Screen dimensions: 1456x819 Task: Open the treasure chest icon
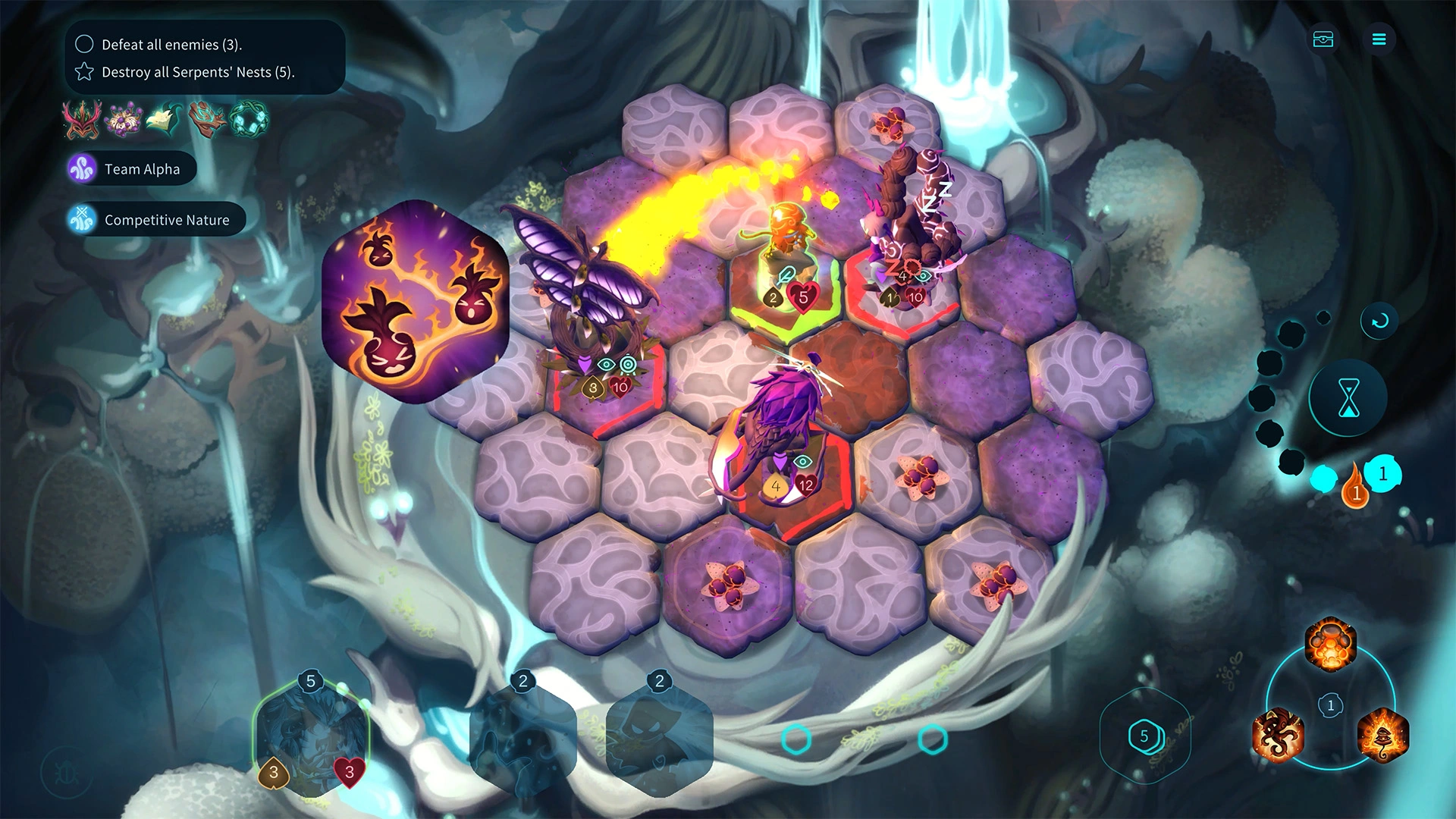(1323, 39)
